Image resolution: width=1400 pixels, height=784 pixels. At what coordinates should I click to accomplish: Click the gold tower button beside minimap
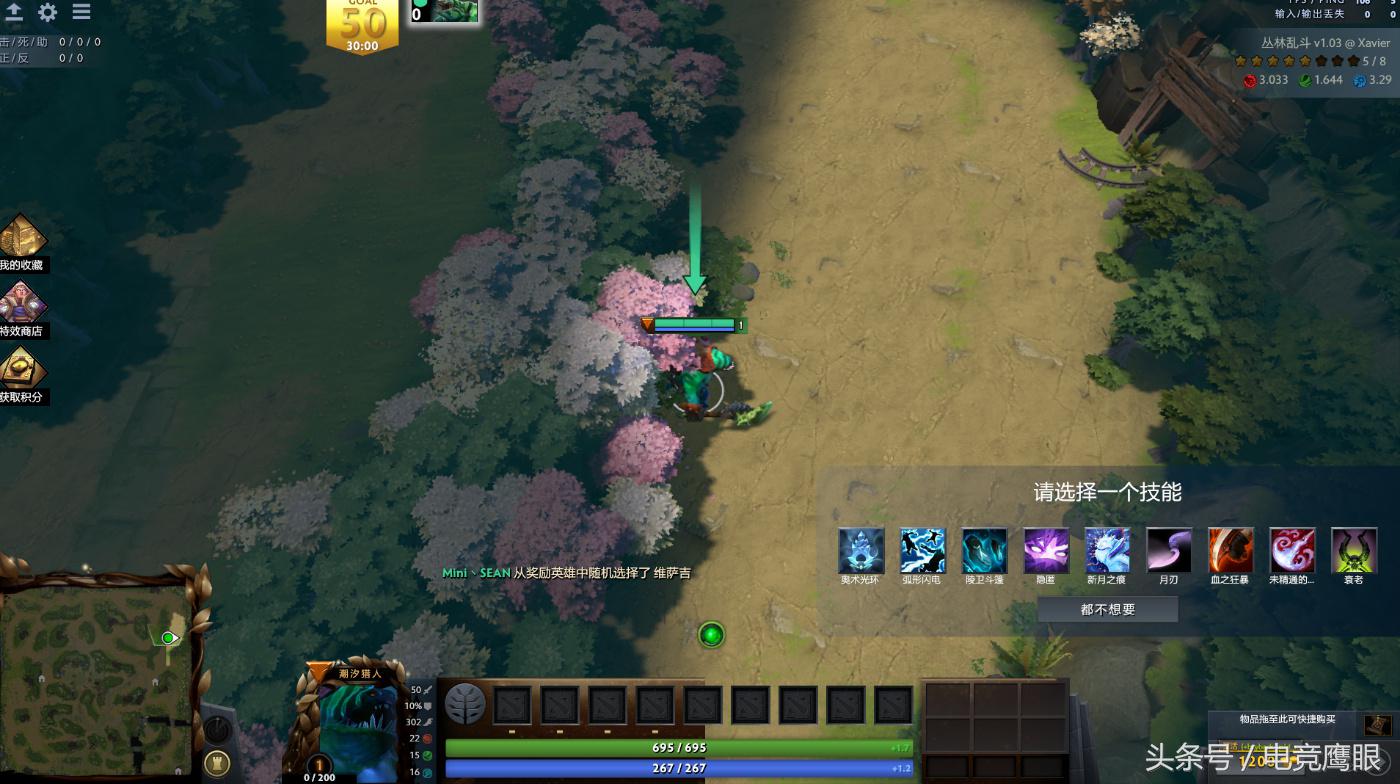click(217, 763)
